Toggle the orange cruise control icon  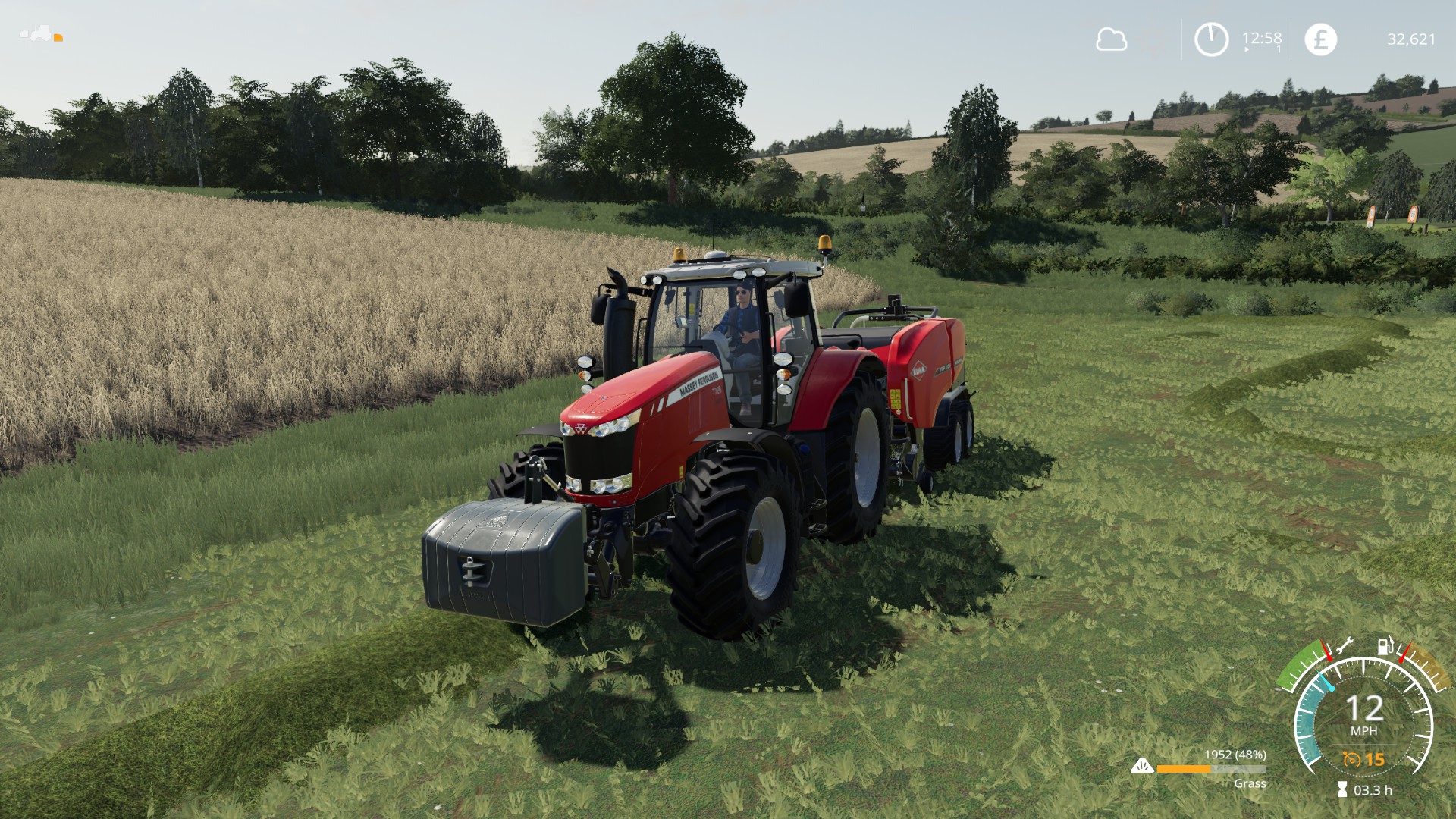click(1351, 759)
